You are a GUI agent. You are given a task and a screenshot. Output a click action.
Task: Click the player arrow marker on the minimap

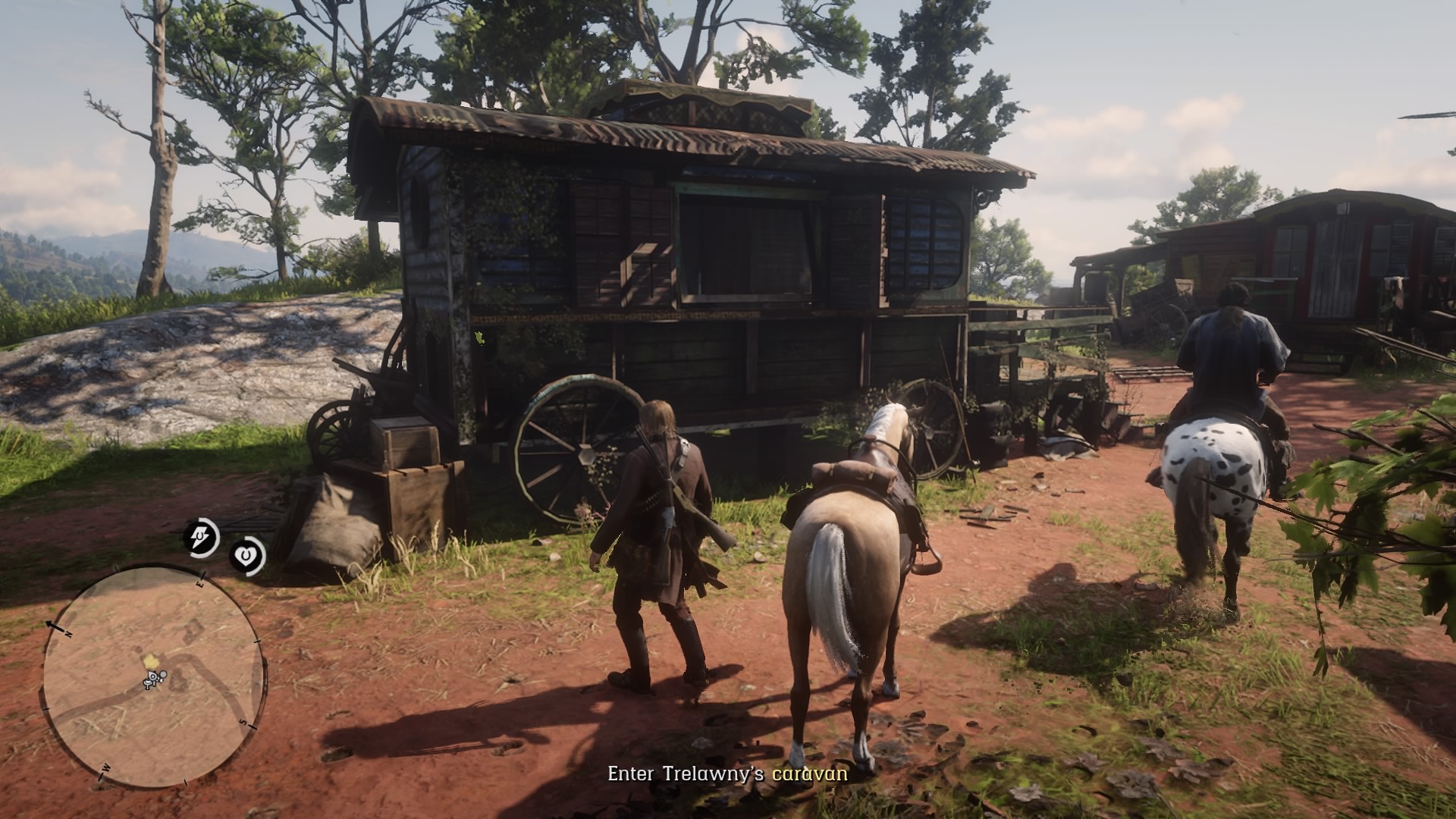152,676
